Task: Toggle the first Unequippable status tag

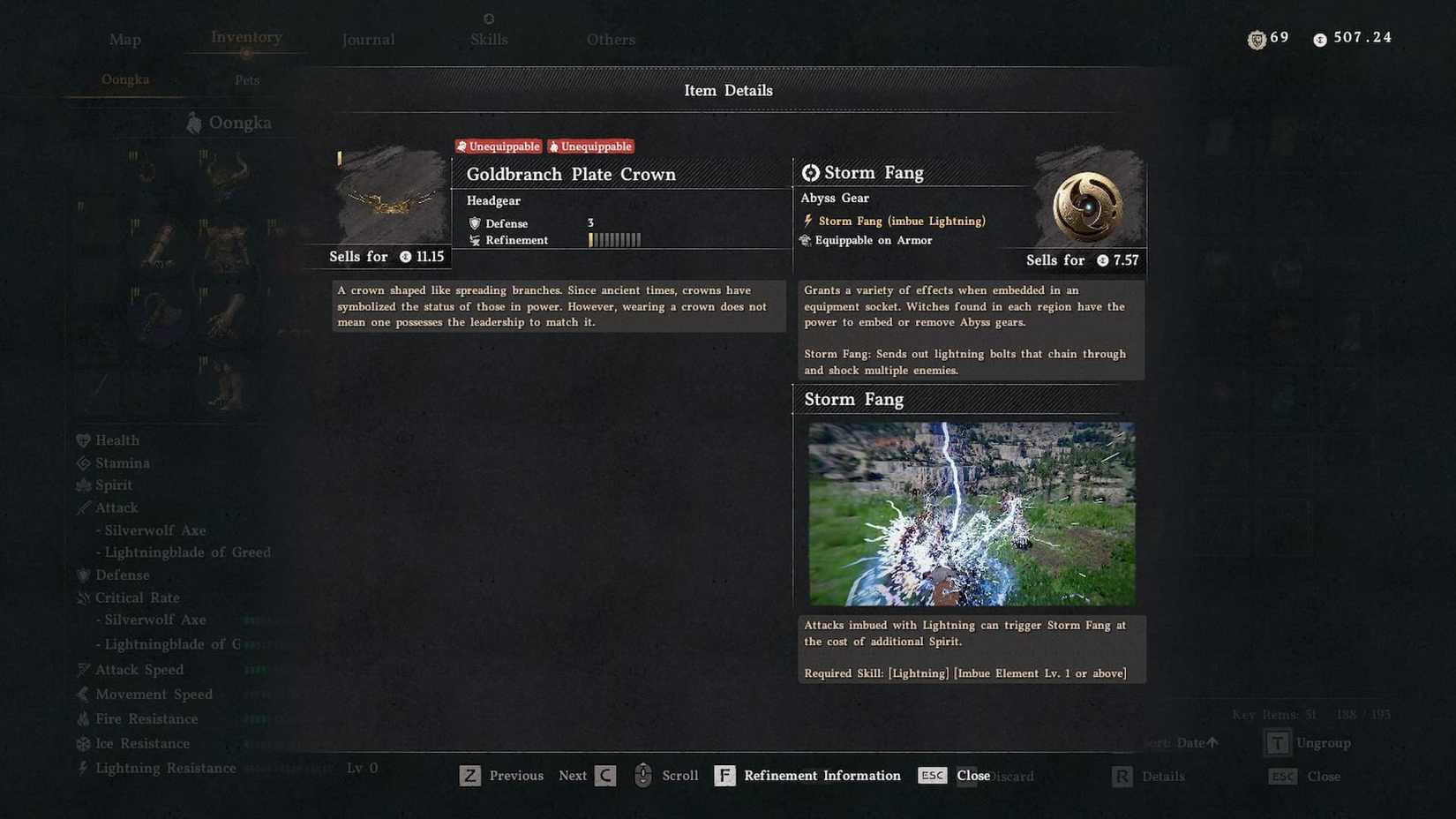Action: click(499, 146)
